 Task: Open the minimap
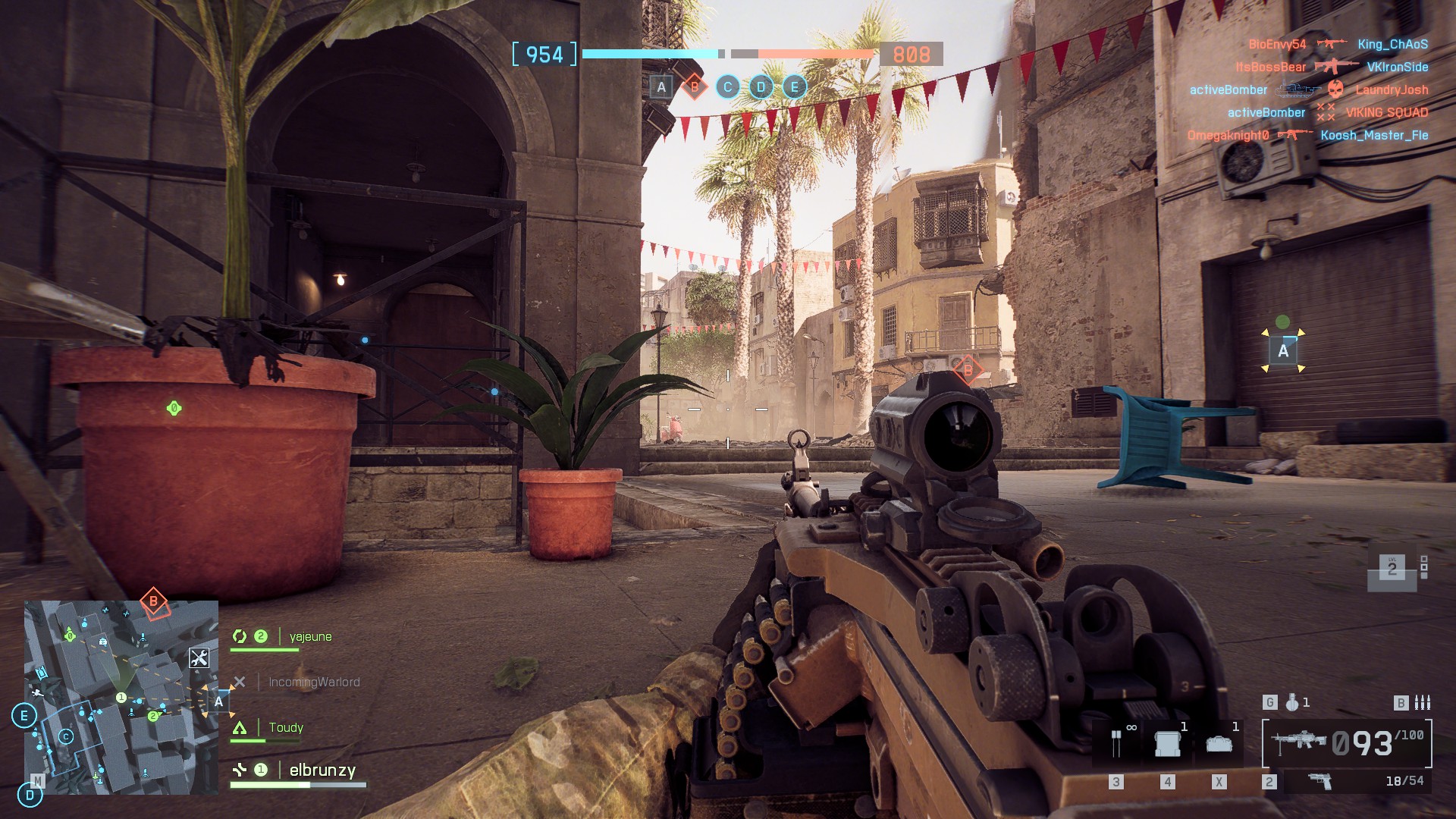(121, 698)
